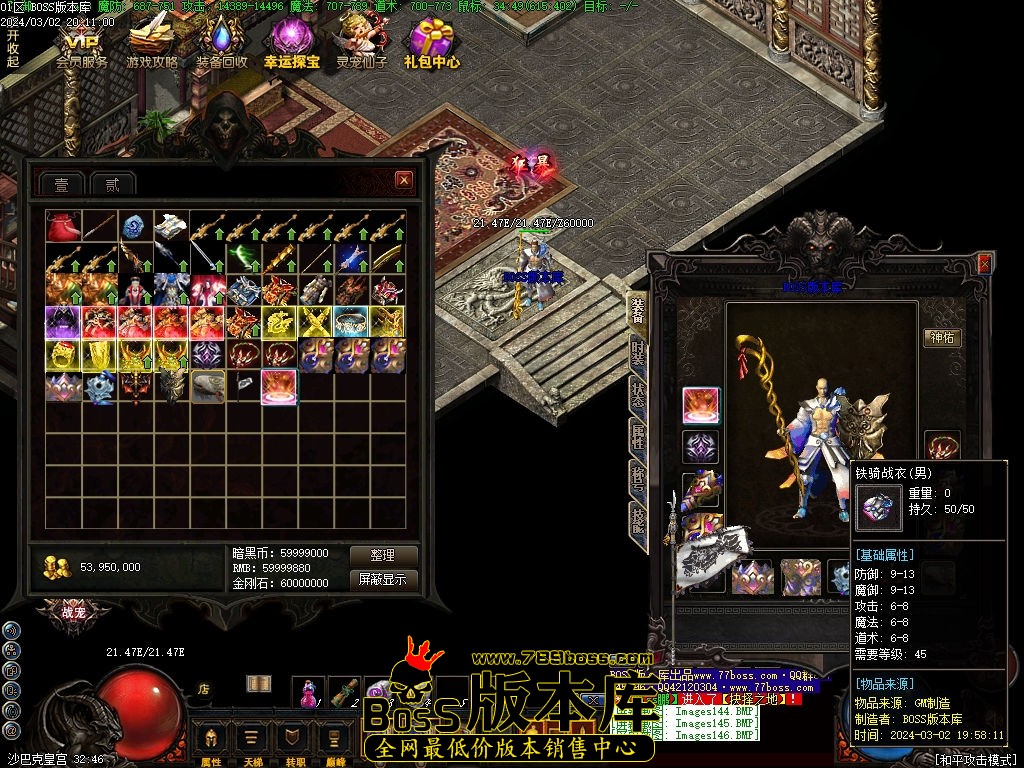The width and height of the screenshot is (1024, 768).
Task: Close the character equipment window
Action: coord(984,264)
